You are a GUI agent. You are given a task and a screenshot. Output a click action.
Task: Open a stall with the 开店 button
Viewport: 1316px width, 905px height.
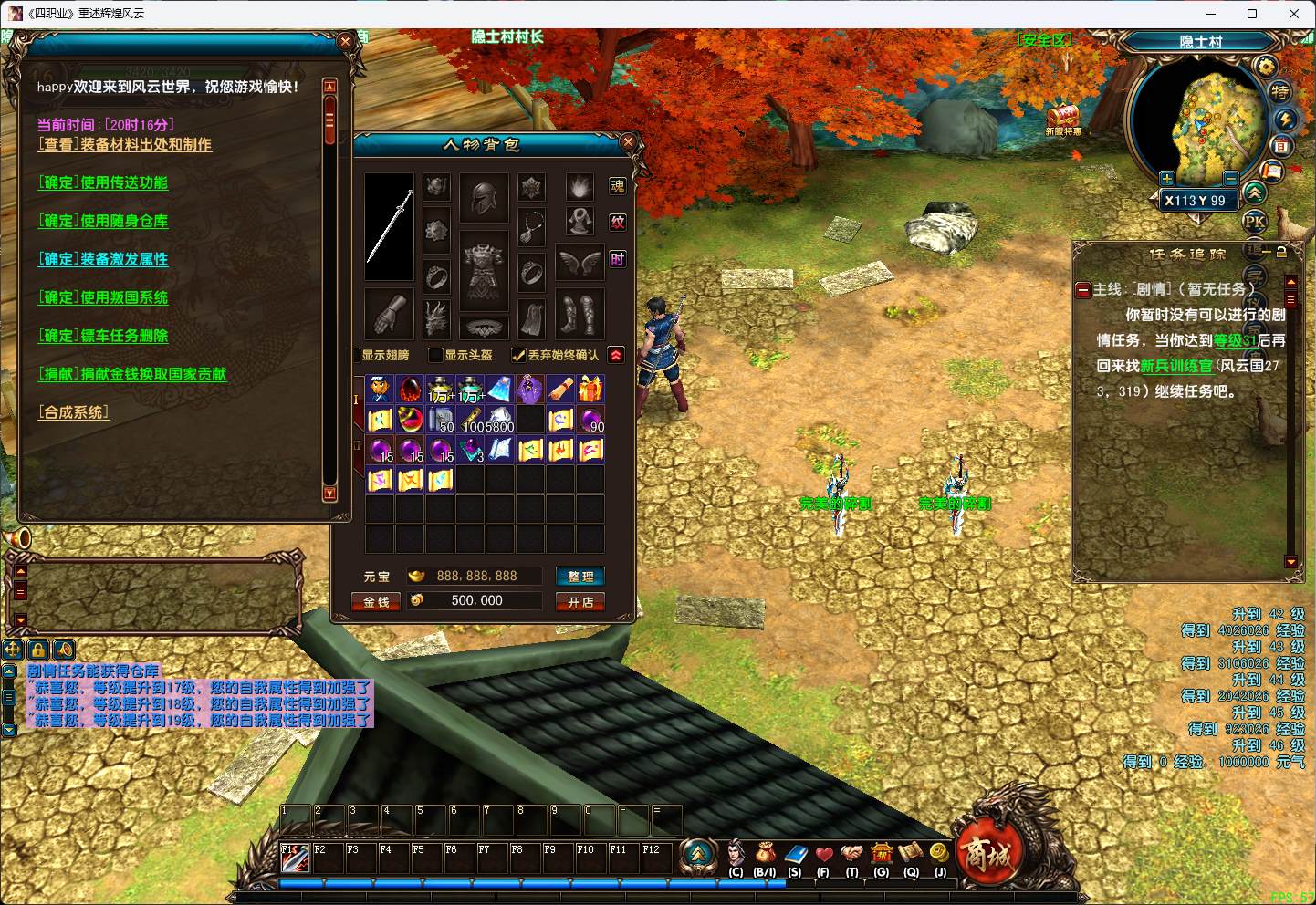point(580,602)
